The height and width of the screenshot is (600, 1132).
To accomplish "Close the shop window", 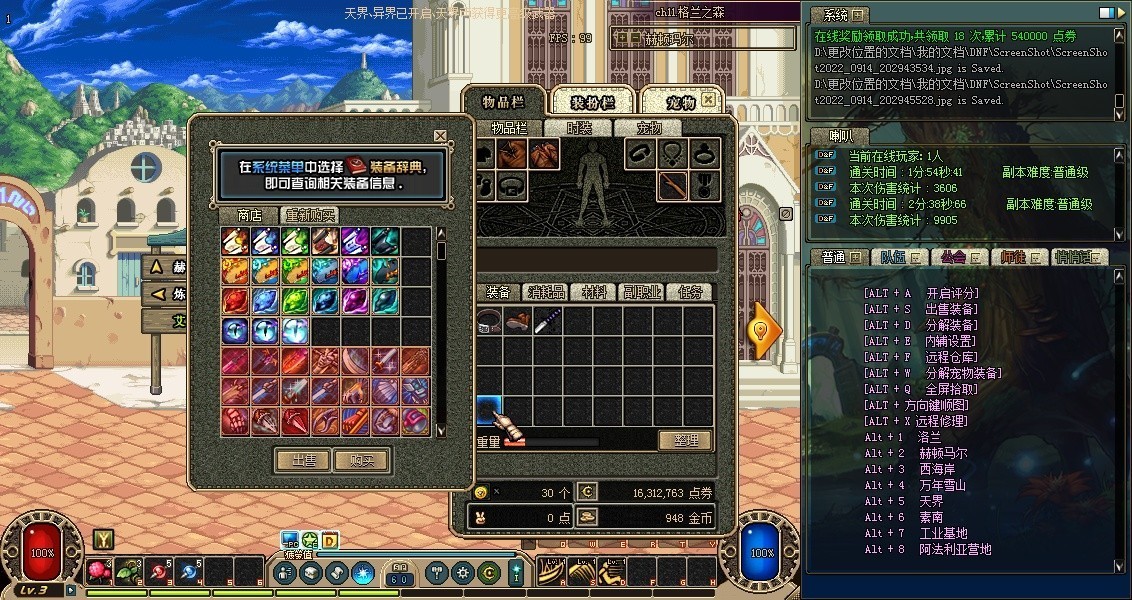I will (440, 135).
